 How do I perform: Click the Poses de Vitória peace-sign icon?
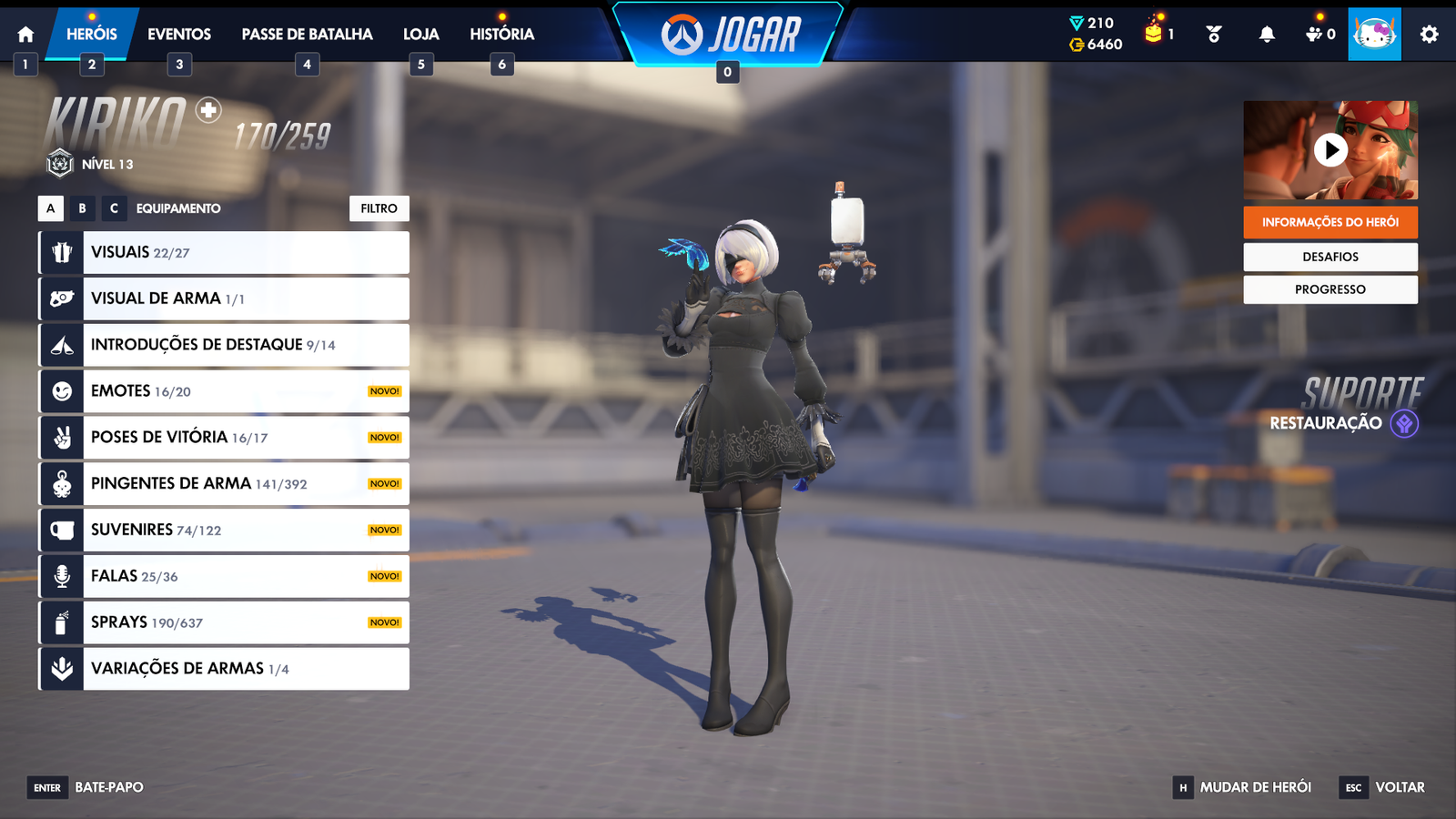coord(60,437)
